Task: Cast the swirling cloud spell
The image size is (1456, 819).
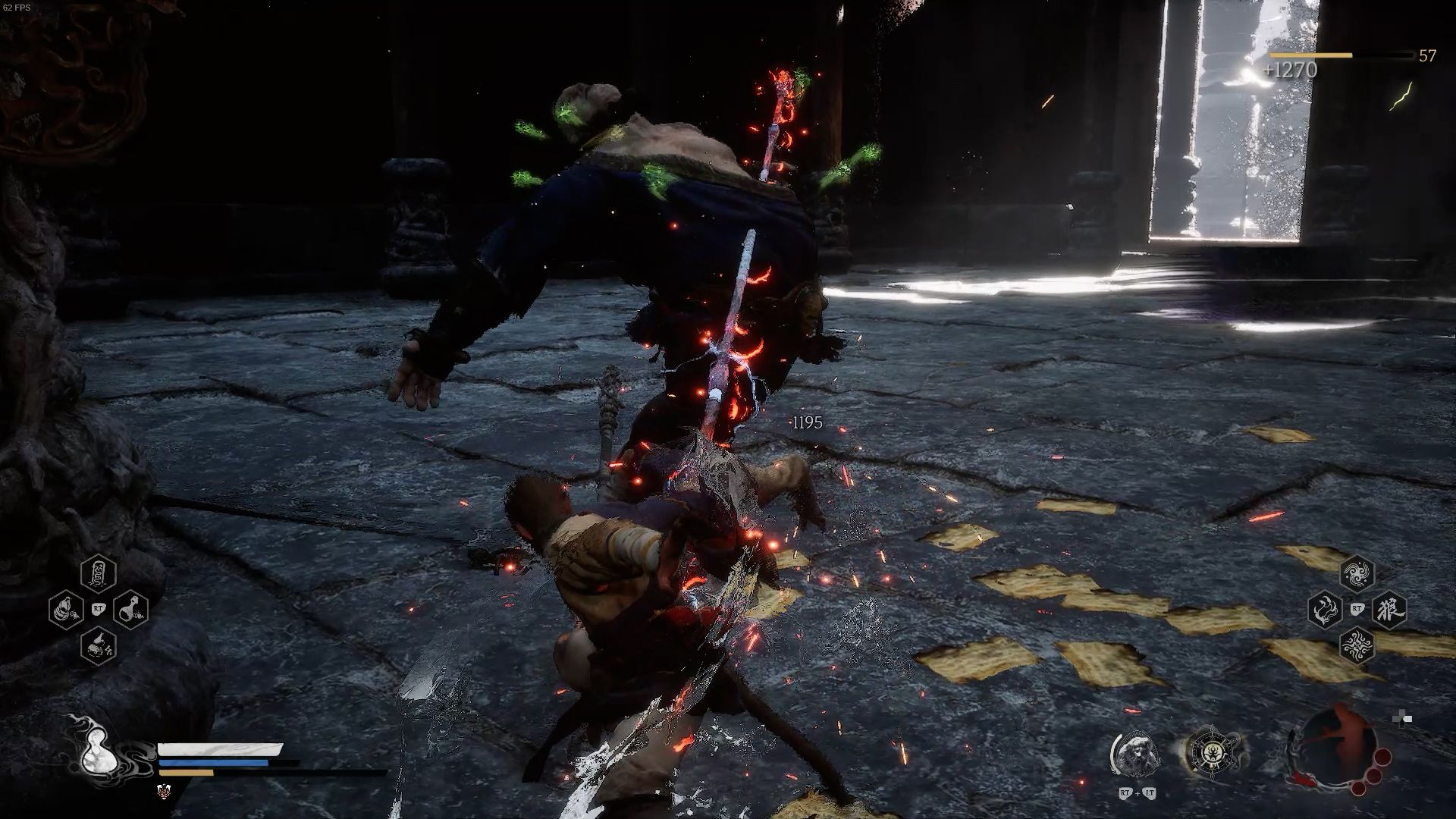Action: point(1357,574)
